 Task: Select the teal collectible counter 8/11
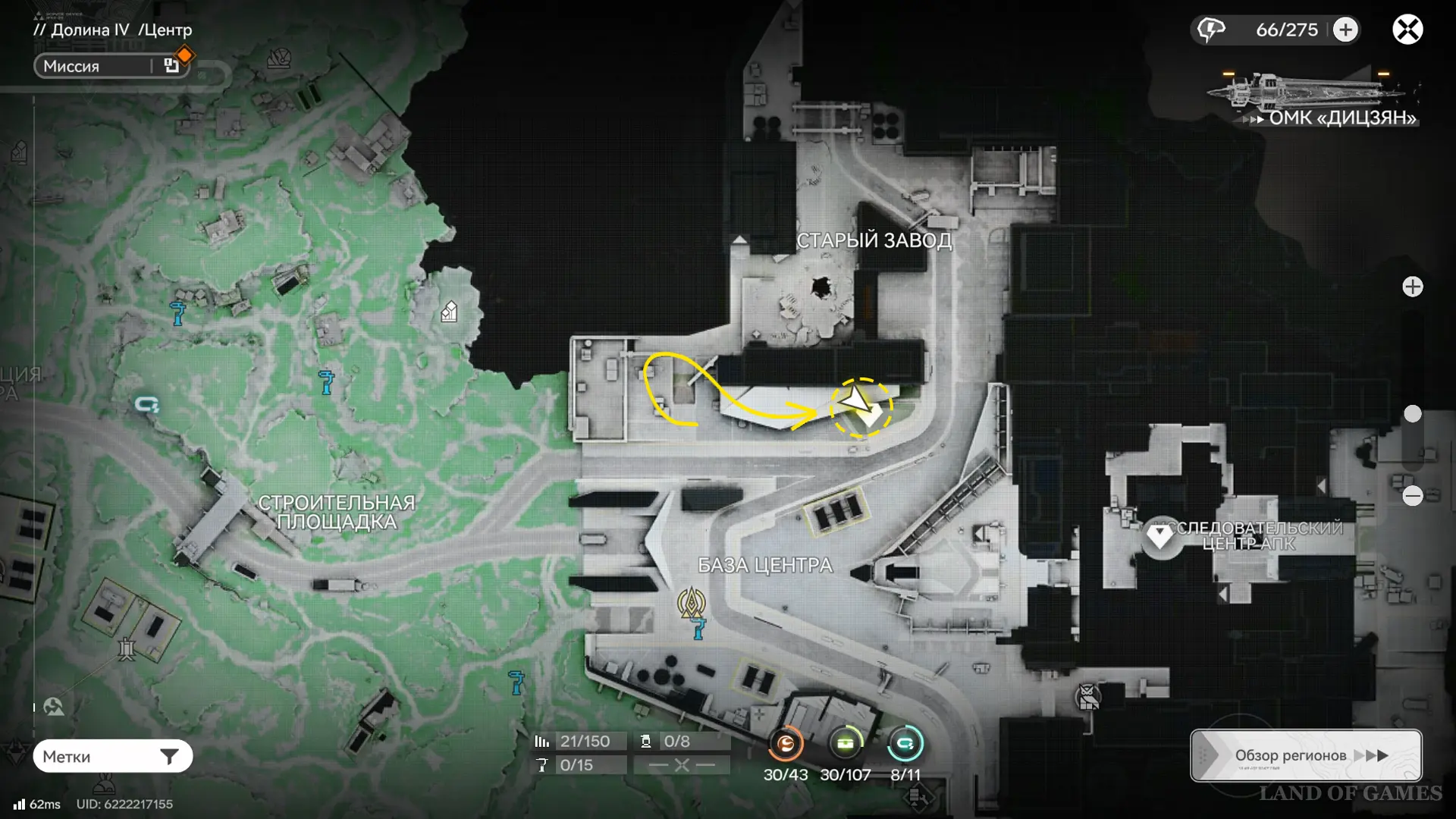[905, 744]
